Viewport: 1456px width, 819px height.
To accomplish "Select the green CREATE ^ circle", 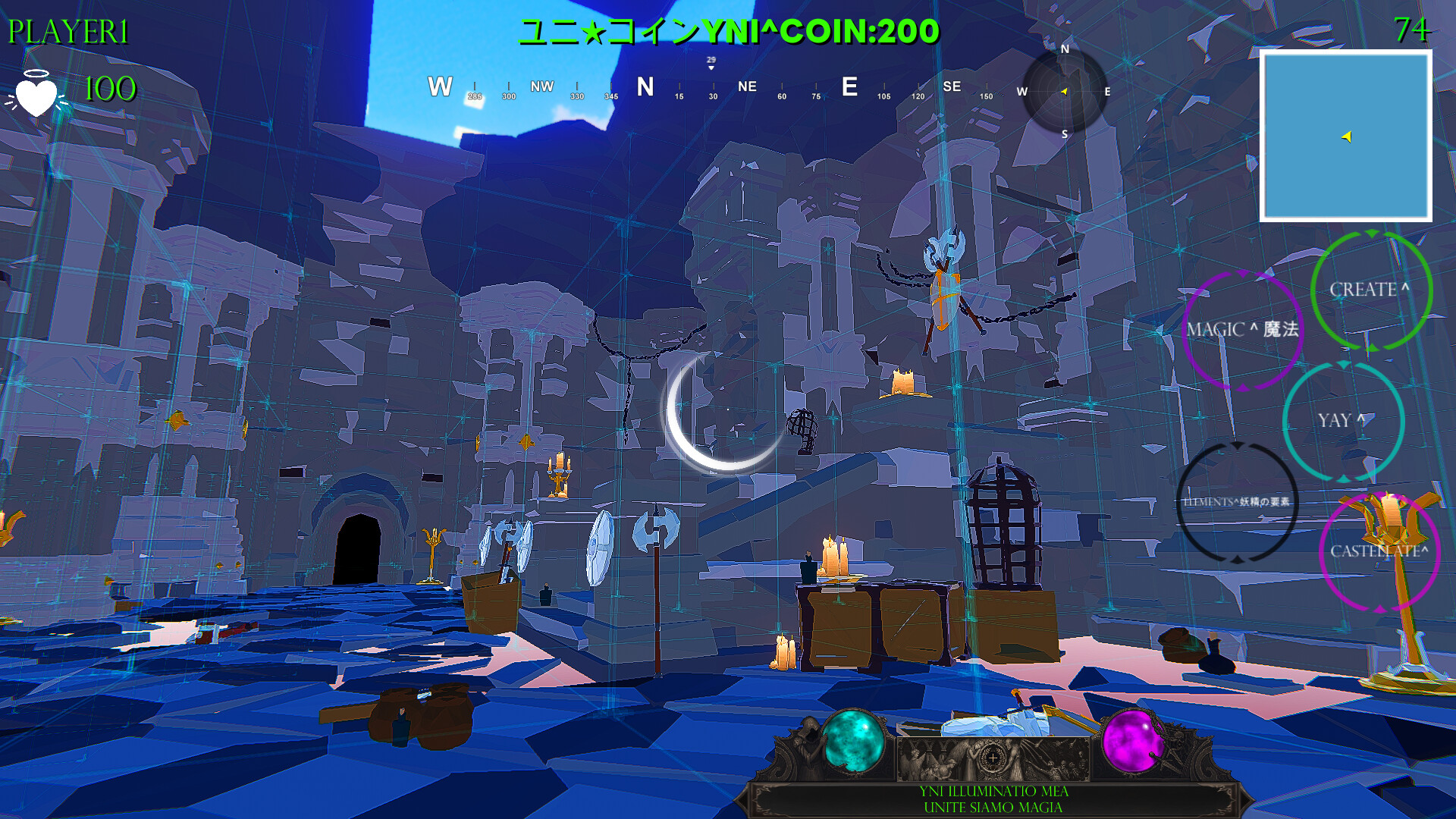I will pos(1370,290).
